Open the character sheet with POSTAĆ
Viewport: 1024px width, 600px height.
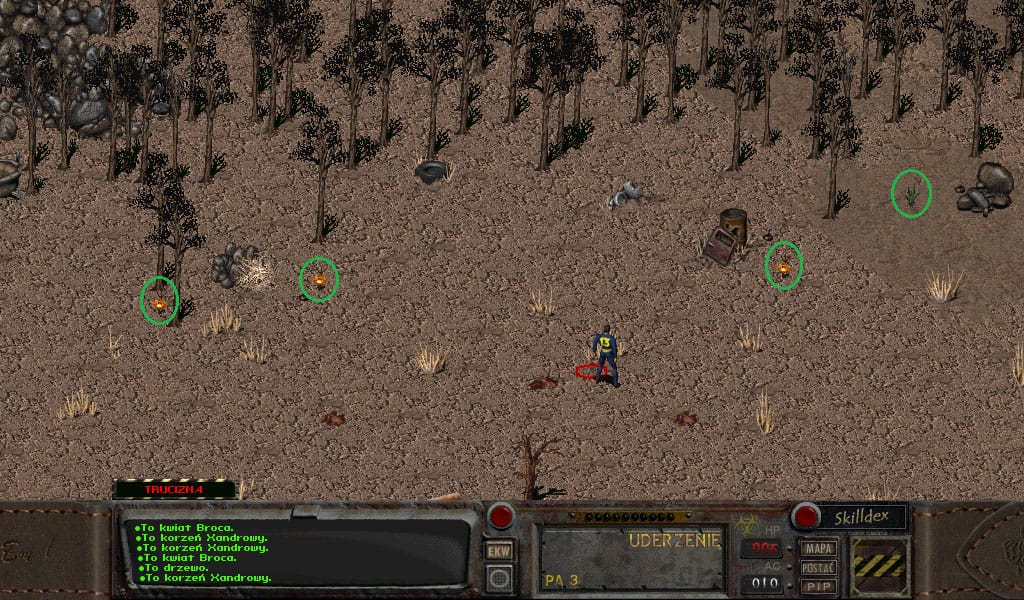click(x=819, y=567)
